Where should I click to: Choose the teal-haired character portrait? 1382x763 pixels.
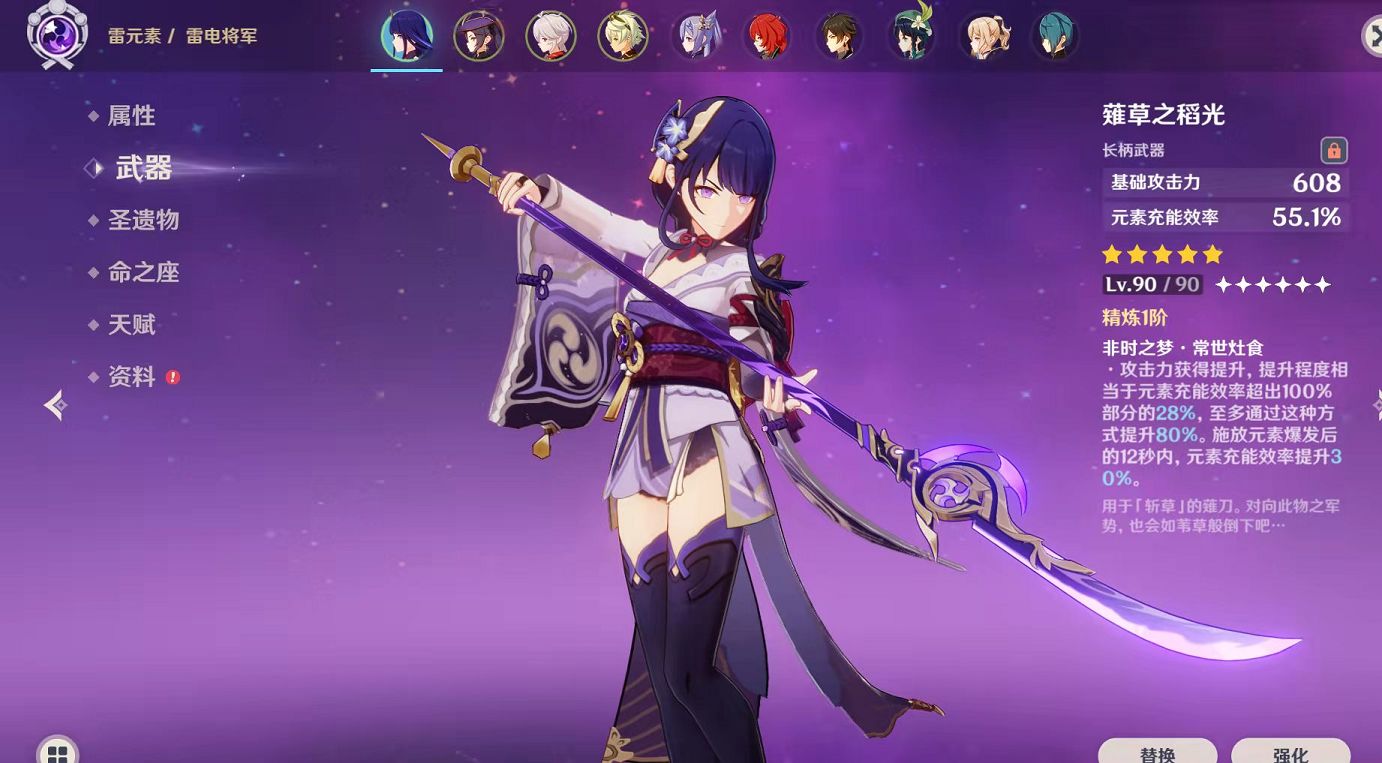point(1055,36)
